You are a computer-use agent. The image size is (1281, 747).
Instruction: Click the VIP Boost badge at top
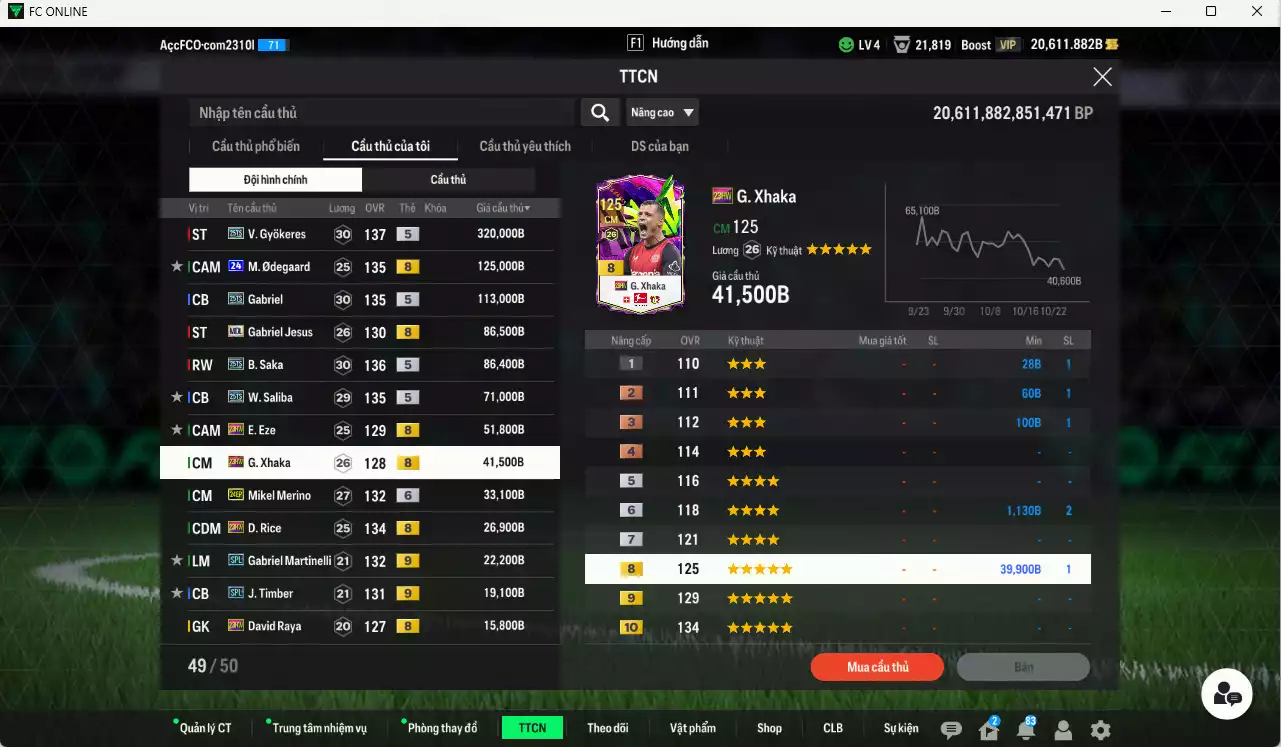pyautogui.click(x=1005, y=44)
